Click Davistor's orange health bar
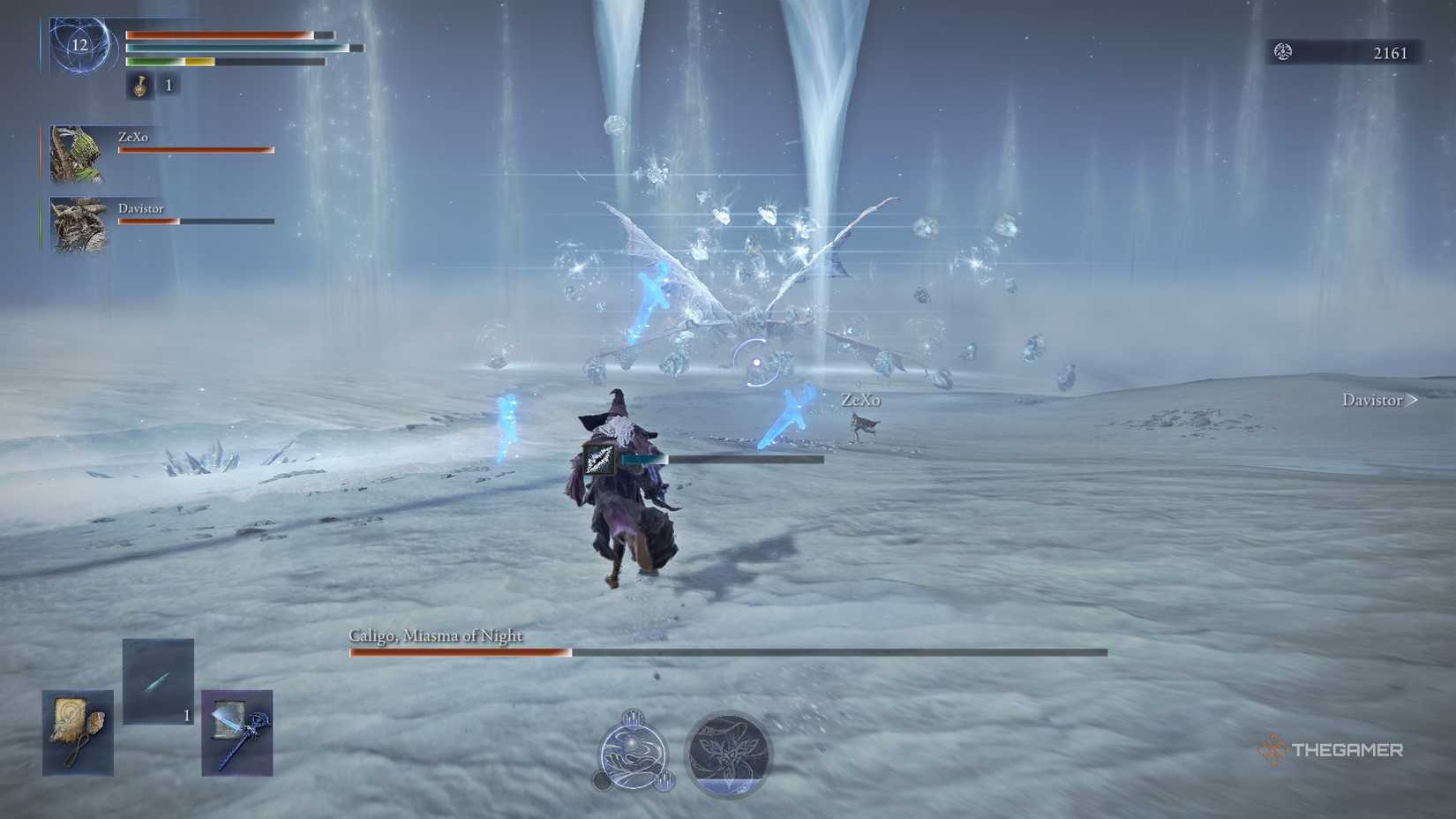This screenshot has width=1456, height=819. pyautogui.click(x=147, y=220)
